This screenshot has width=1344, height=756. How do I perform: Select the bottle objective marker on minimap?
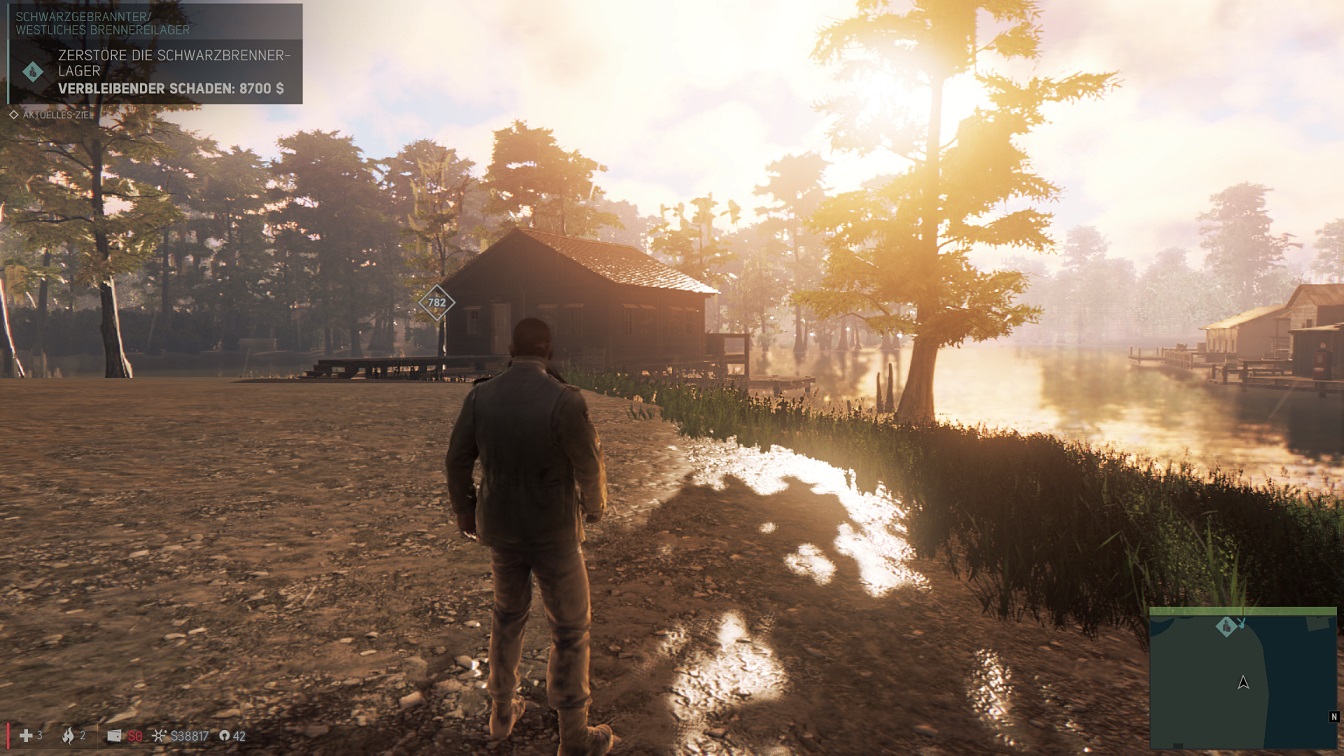tap(1226, 627)
